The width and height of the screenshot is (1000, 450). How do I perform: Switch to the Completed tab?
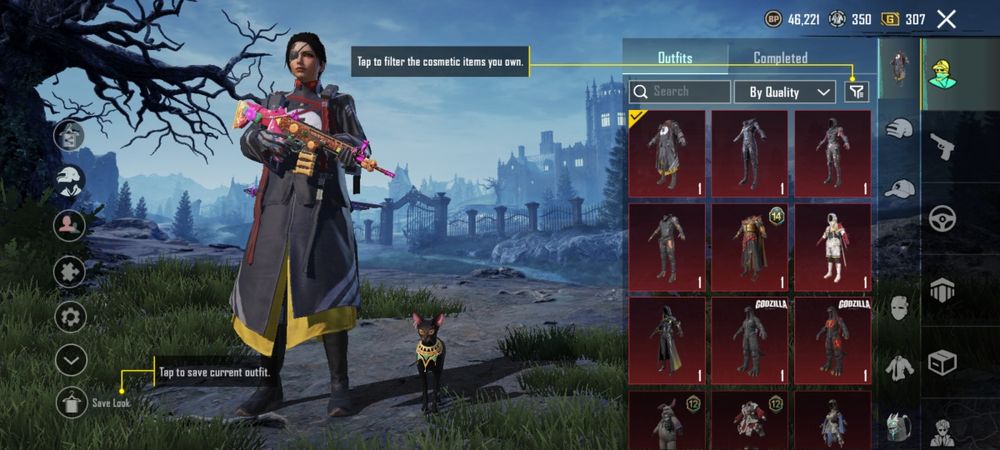[780, 58]
